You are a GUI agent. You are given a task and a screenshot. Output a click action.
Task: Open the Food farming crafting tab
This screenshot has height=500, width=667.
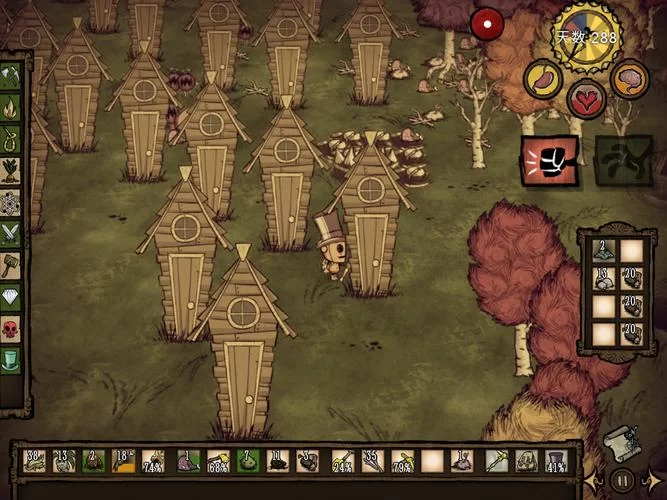[x=11, y=168]
